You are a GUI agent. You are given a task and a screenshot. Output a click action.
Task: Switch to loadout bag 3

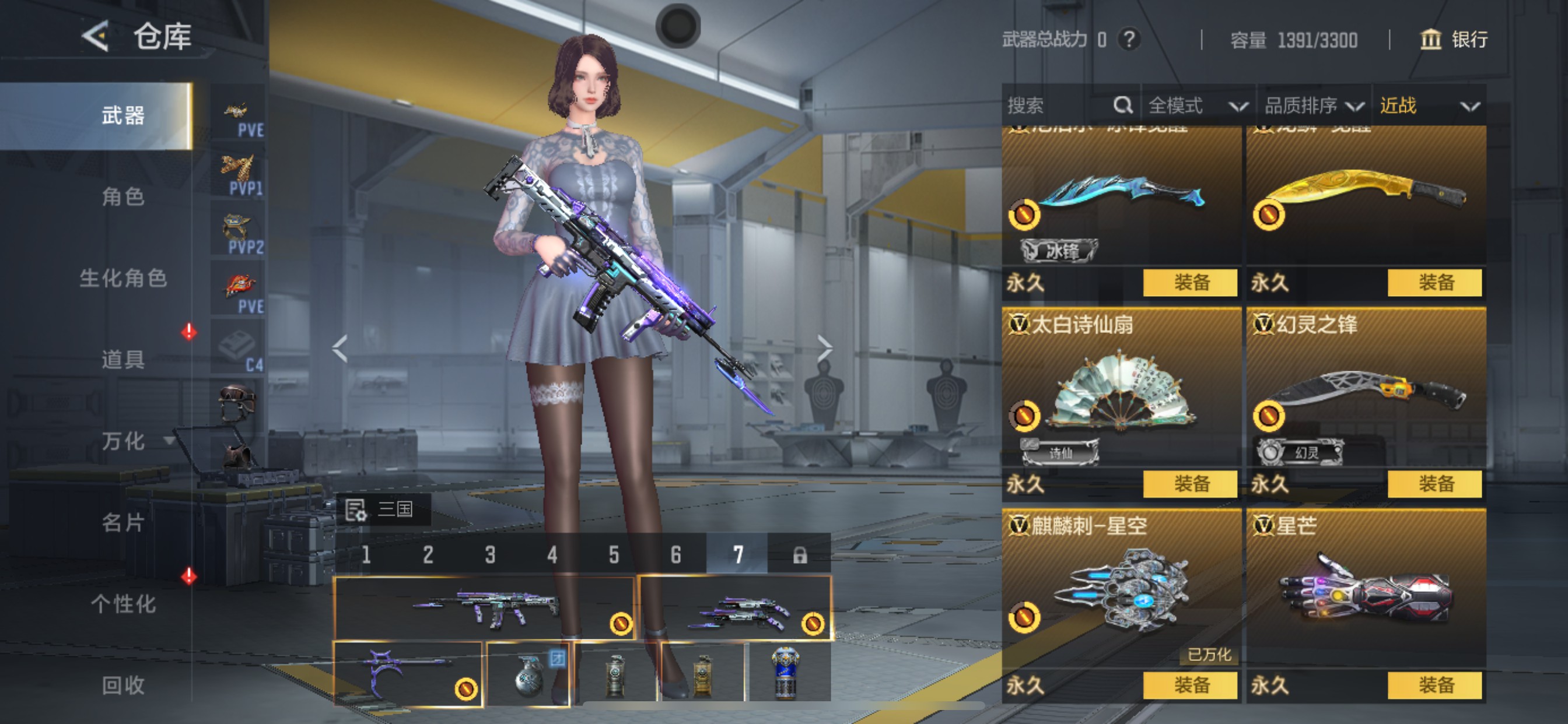(490, 555)
